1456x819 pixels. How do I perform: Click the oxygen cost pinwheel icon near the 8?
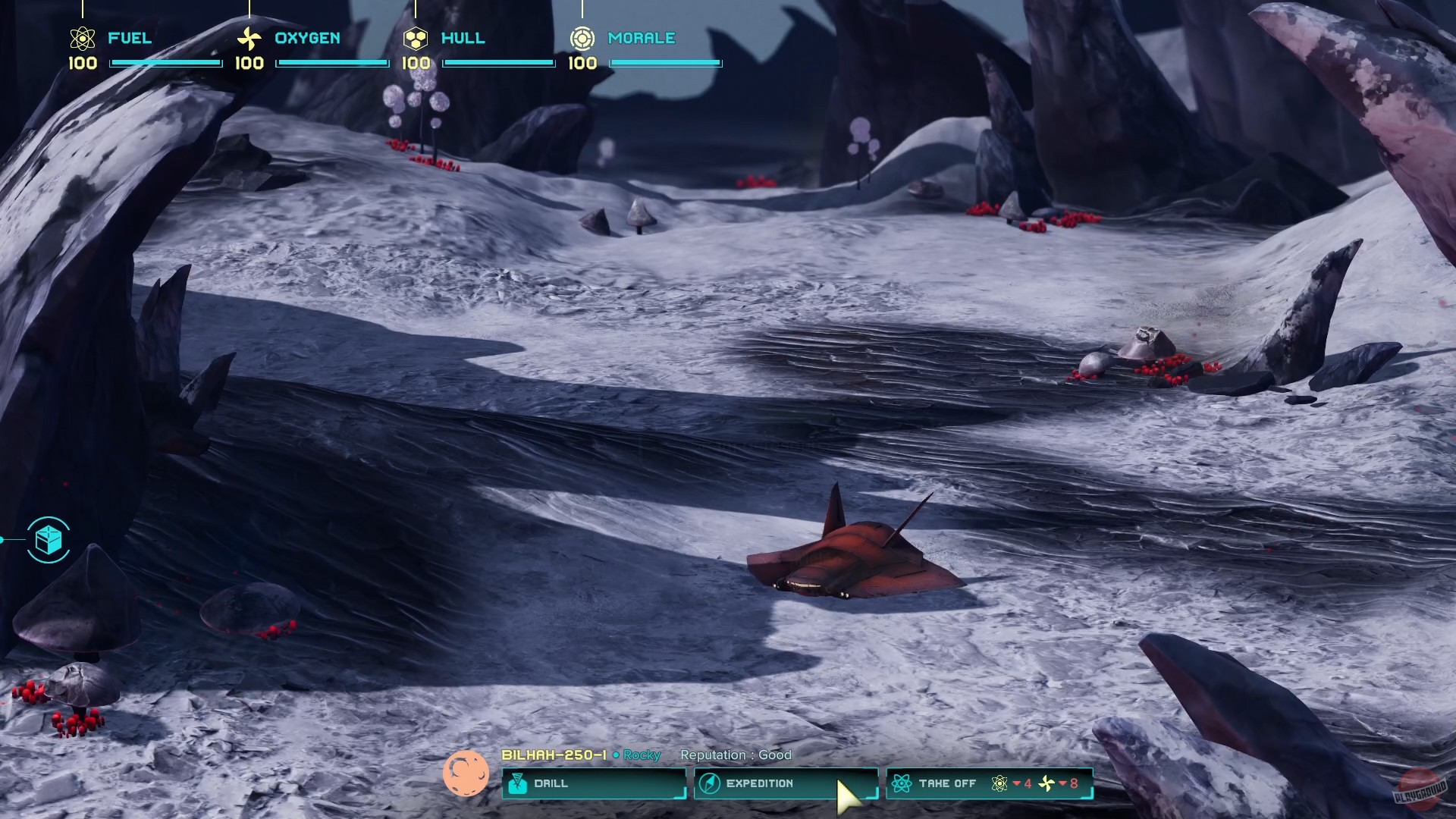click(1046, 783)
